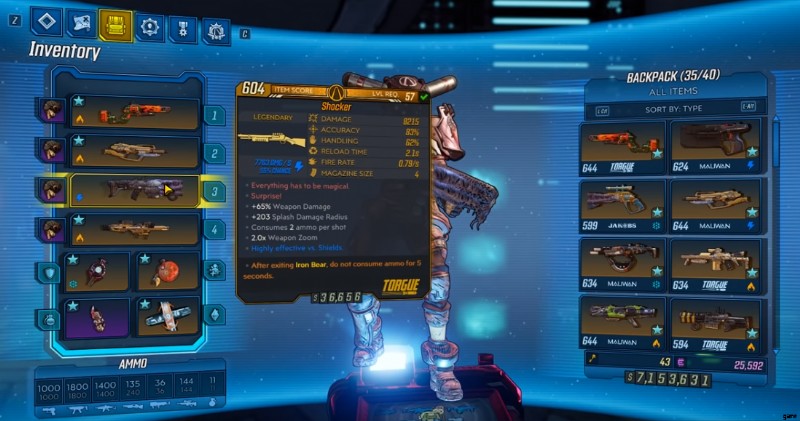Select equipped weapon slot 4
Viewport: 800px width, 421px height.
point(133,228)
